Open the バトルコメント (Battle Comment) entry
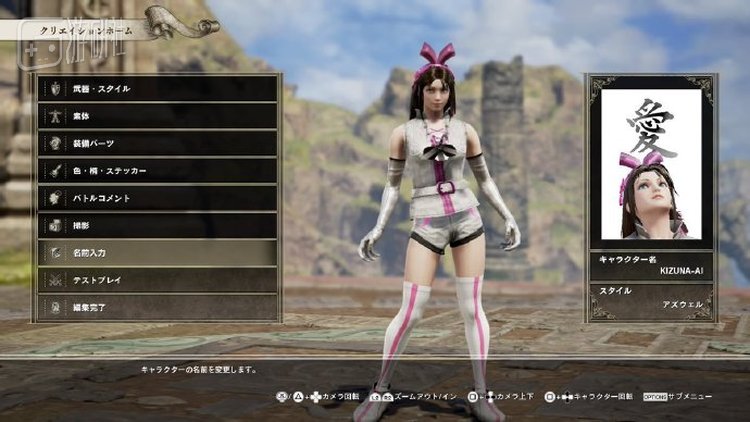Screen dimensions: 750x422 157,198
